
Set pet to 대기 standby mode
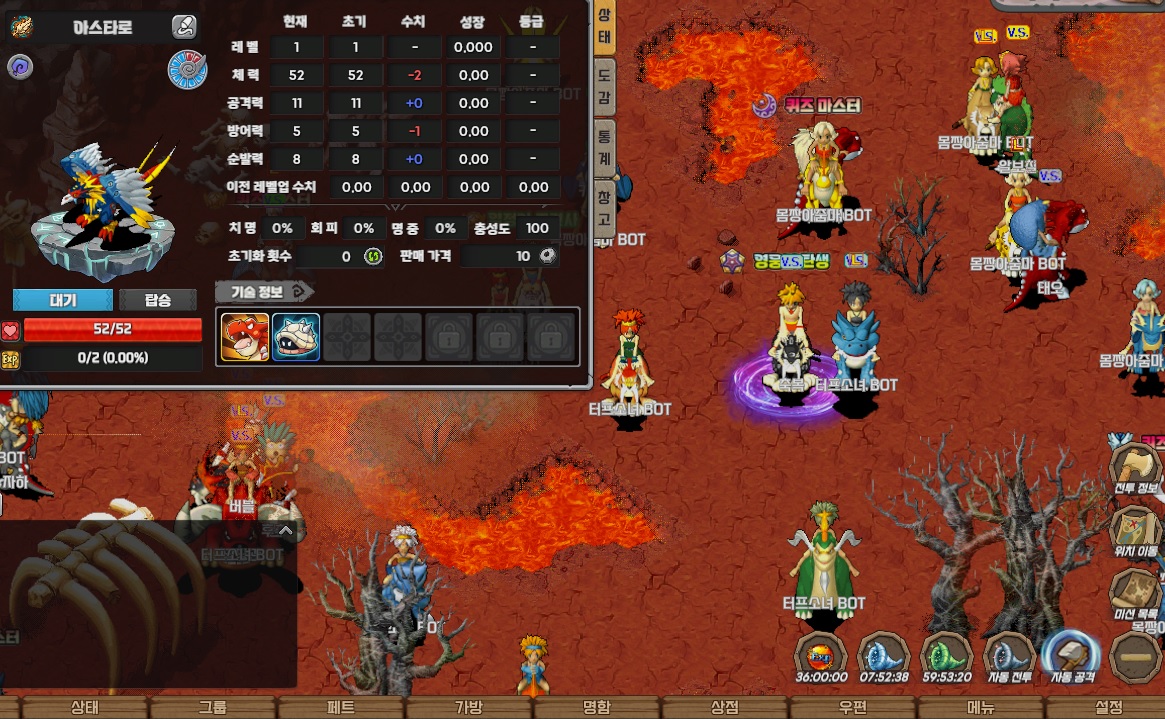pos(62,300)
